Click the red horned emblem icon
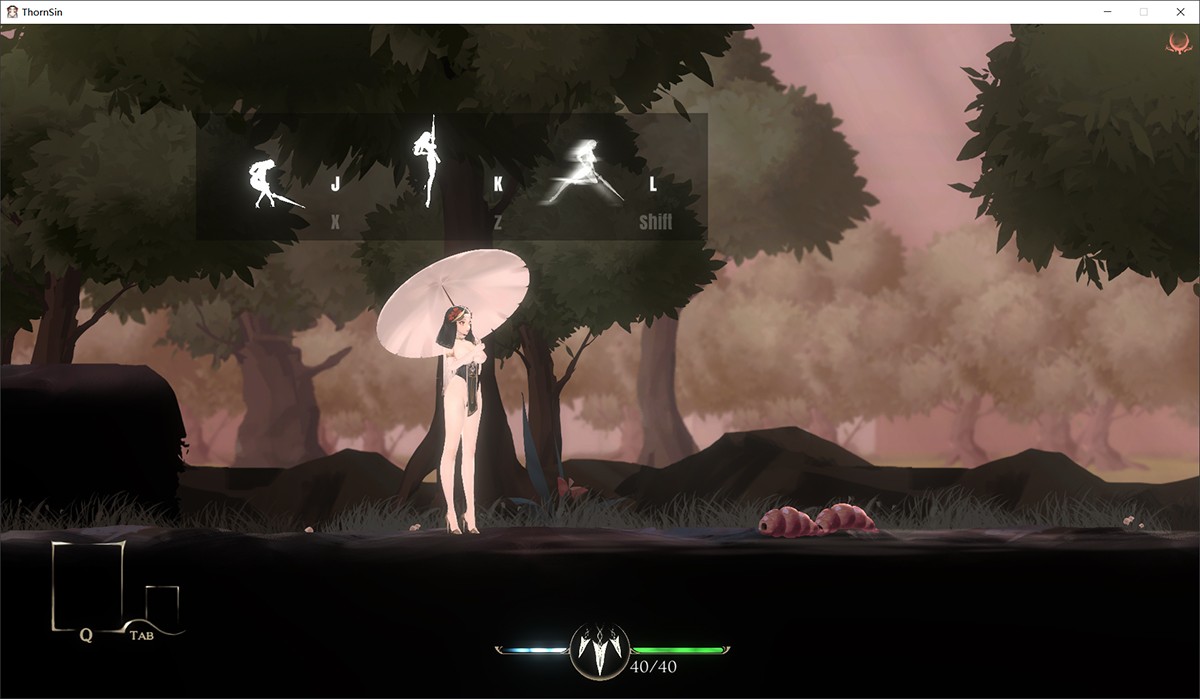The image size is (1200, 699). coord(1176,42)
